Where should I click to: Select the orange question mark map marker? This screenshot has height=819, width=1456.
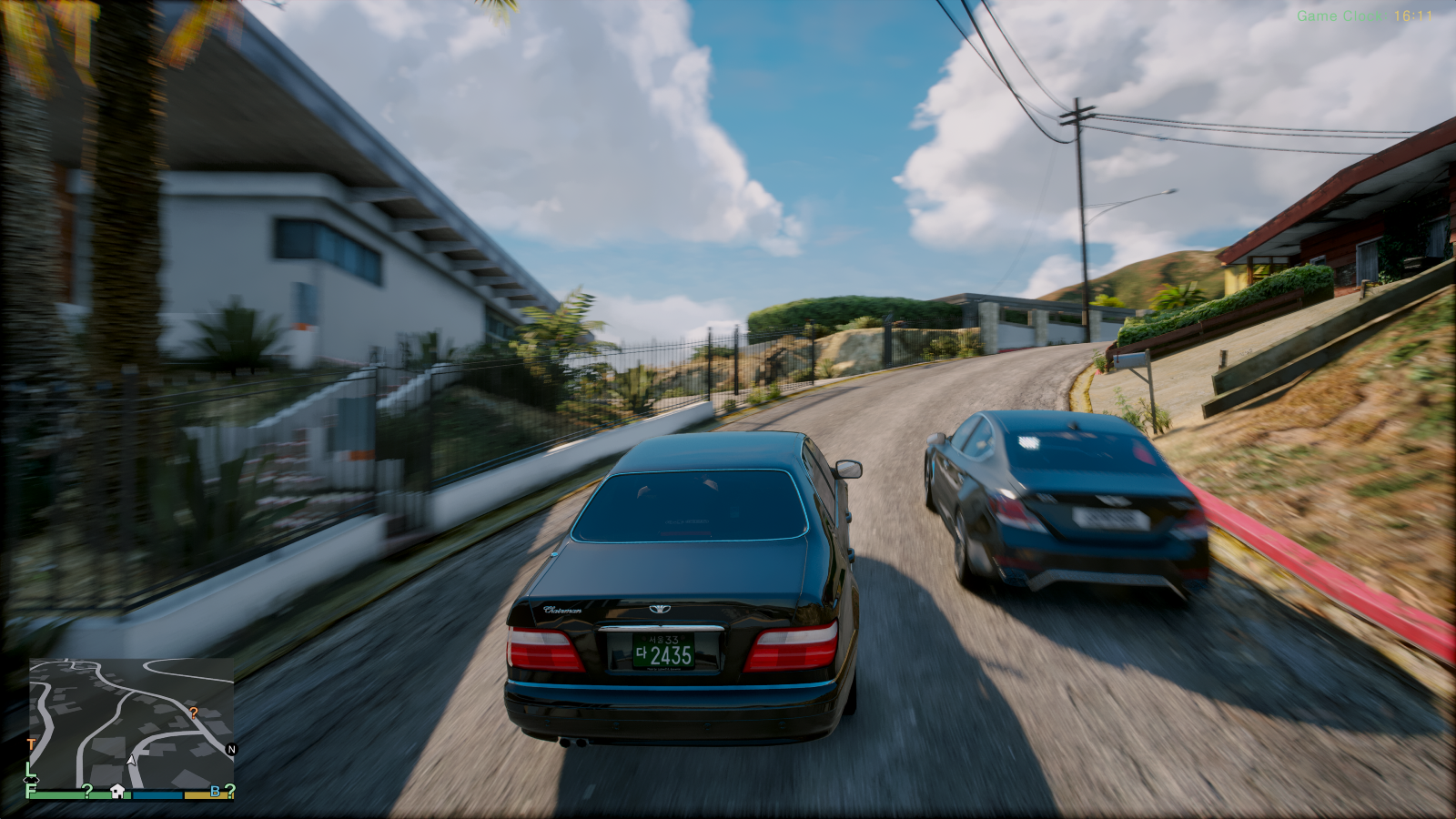click(x=193, y=712)
